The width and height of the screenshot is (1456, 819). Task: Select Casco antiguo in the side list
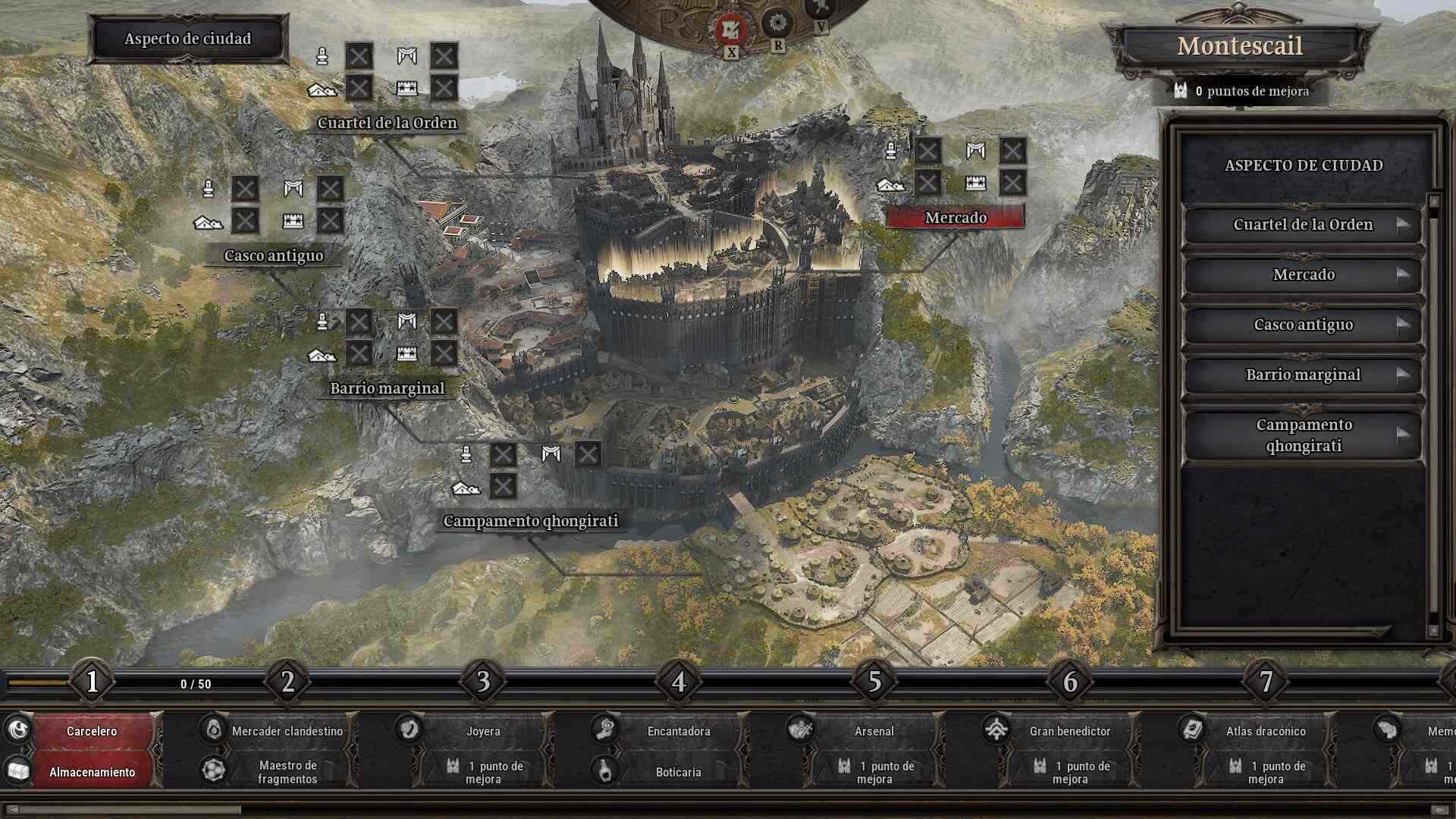pos(1302,325)
